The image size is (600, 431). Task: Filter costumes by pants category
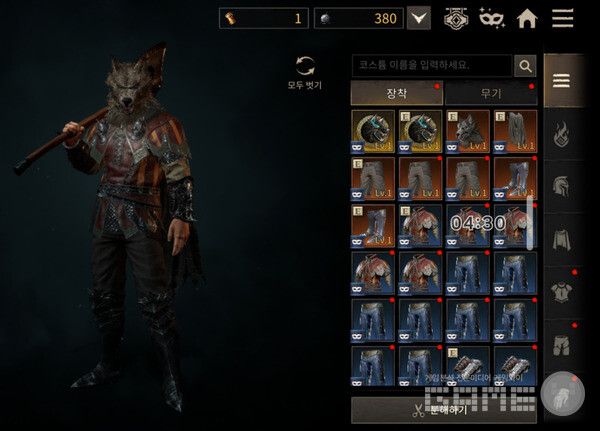click(x=561, y=345)
